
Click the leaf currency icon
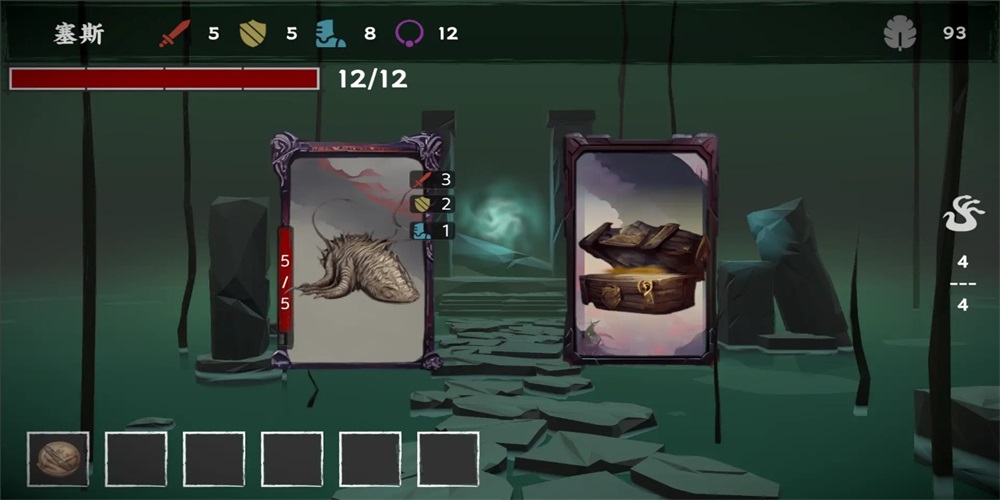[x=900, y=34]
